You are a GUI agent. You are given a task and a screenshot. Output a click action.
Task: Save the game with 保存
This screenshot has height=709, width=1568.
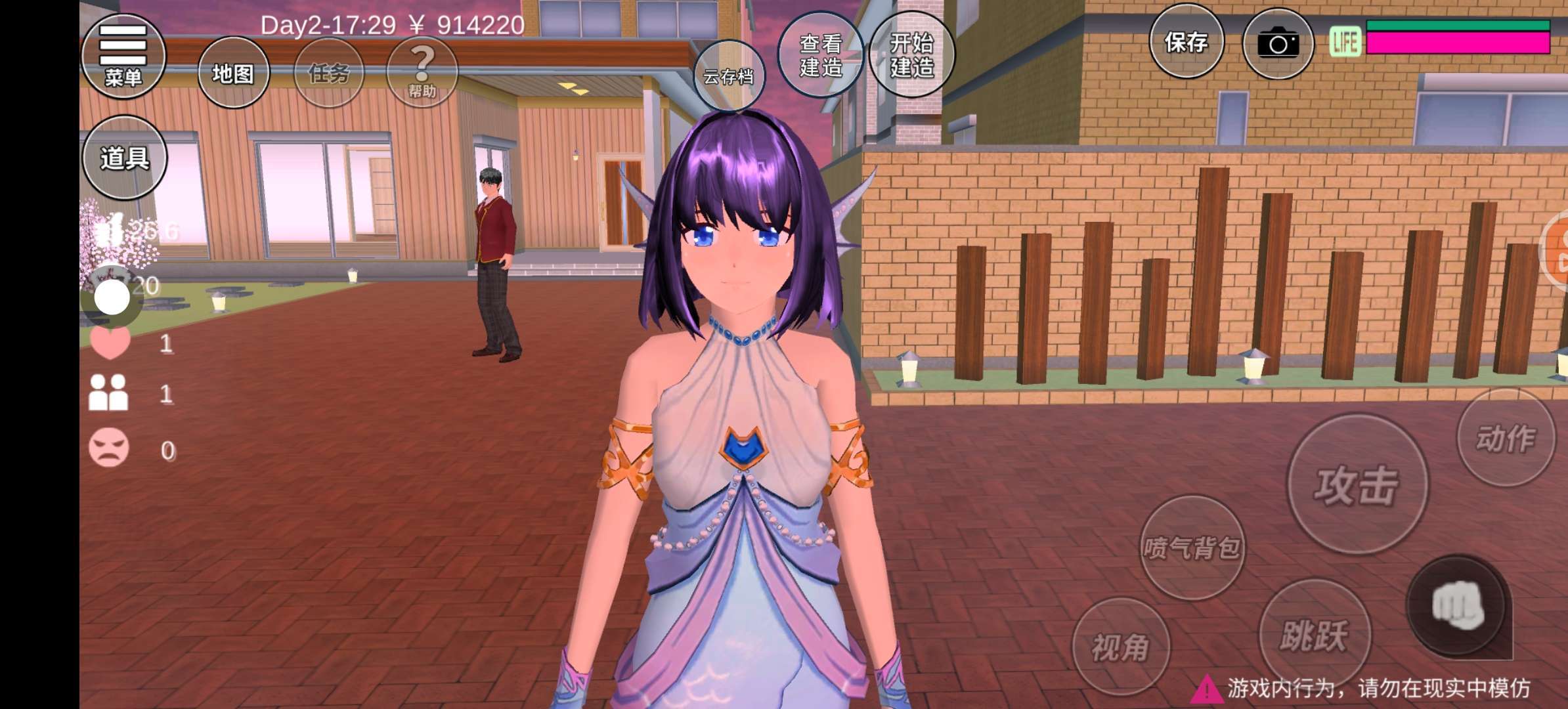(x=1186, y=43)
